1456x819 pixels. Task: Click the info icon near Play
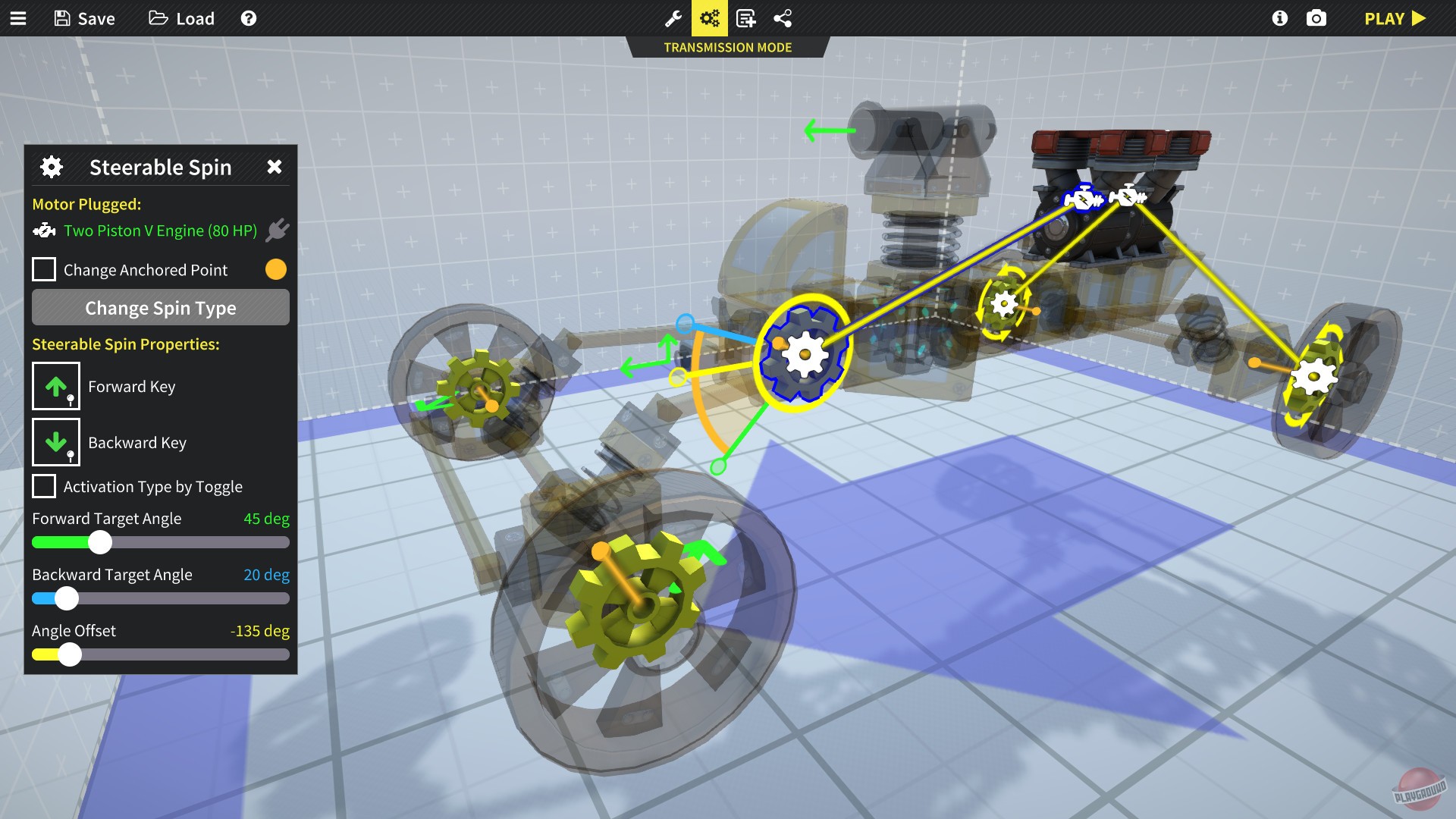click(x=1279, y=18)
